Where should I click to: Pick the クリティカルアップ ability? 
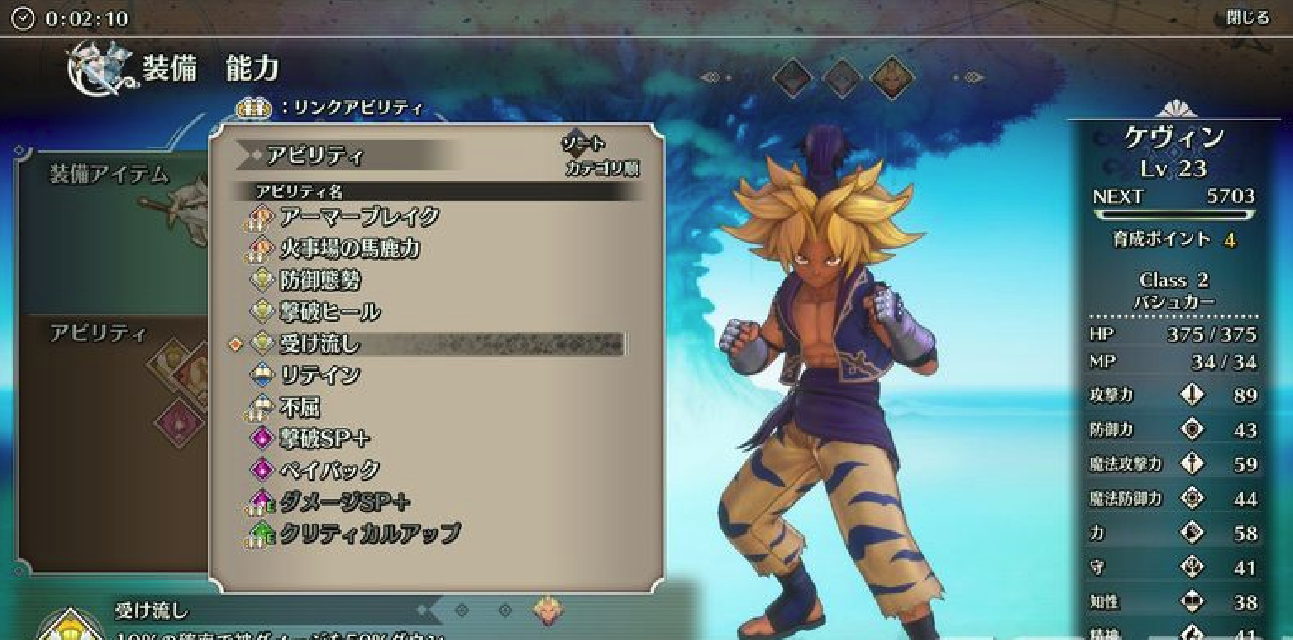click(369, 534)
